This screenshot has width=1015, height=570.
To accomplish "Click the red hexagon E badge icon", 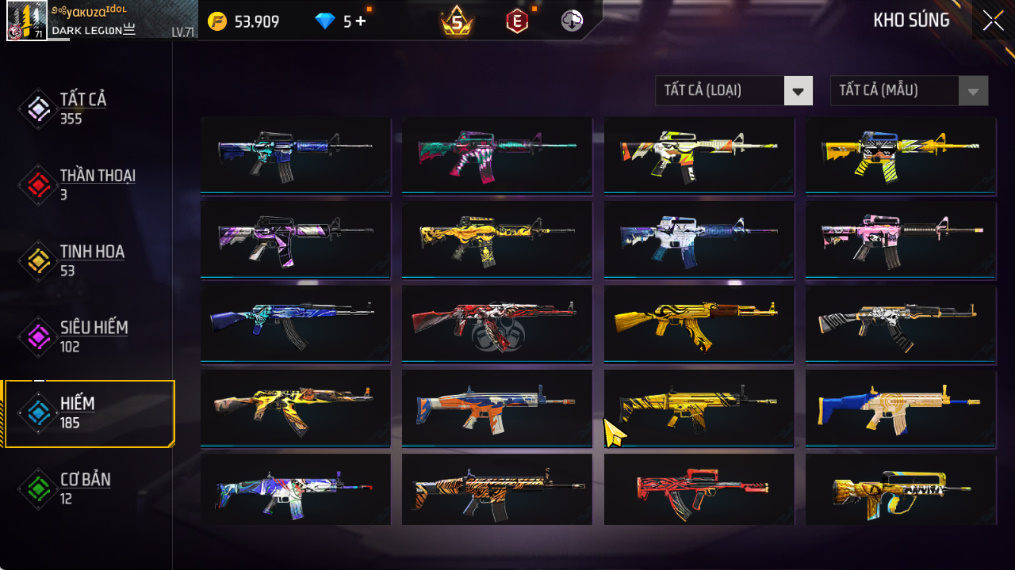I will 516,21.
